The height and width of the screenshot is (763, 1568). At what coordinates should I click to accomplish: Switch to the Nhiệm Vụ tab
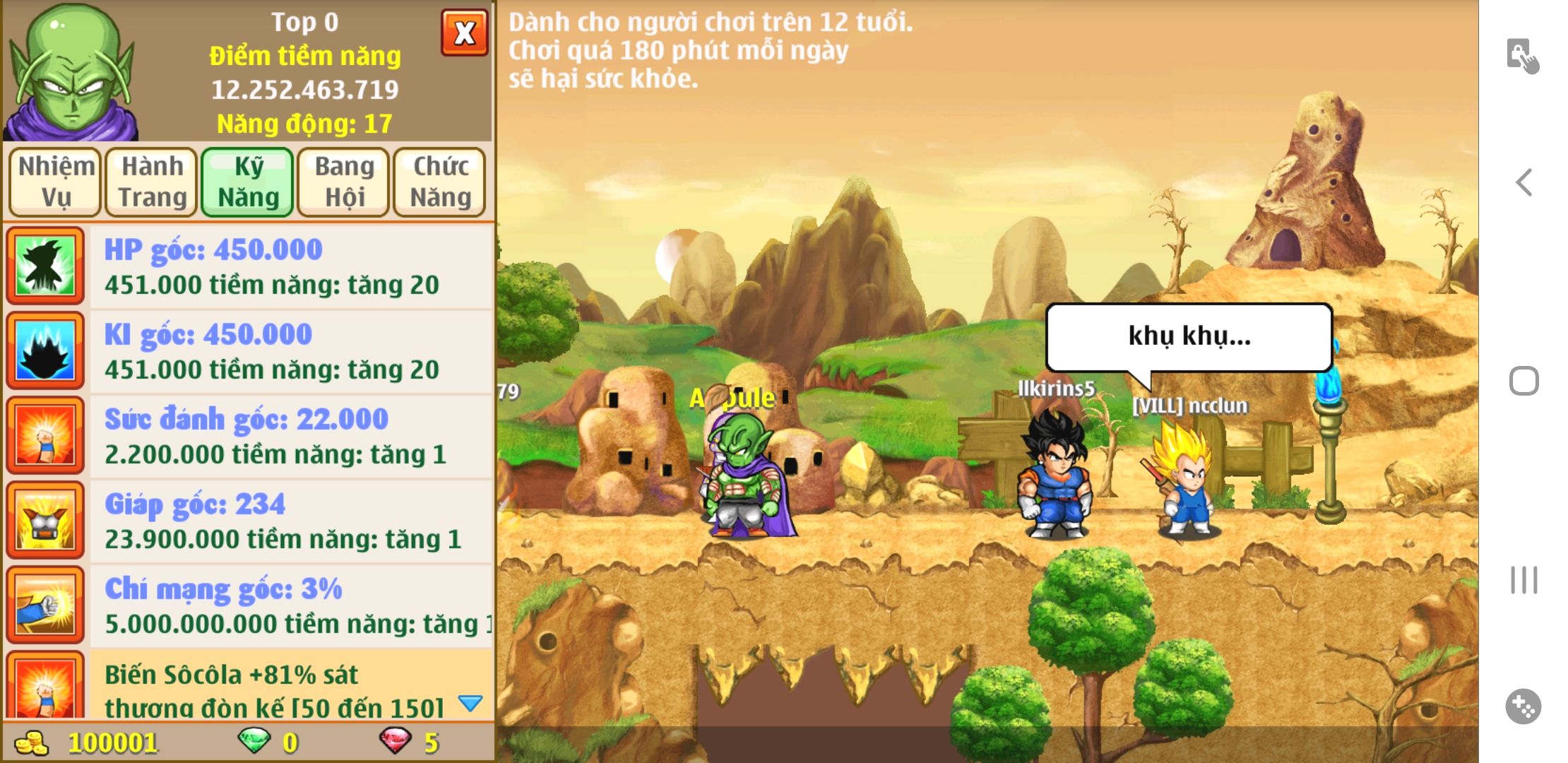pos(55,182)
